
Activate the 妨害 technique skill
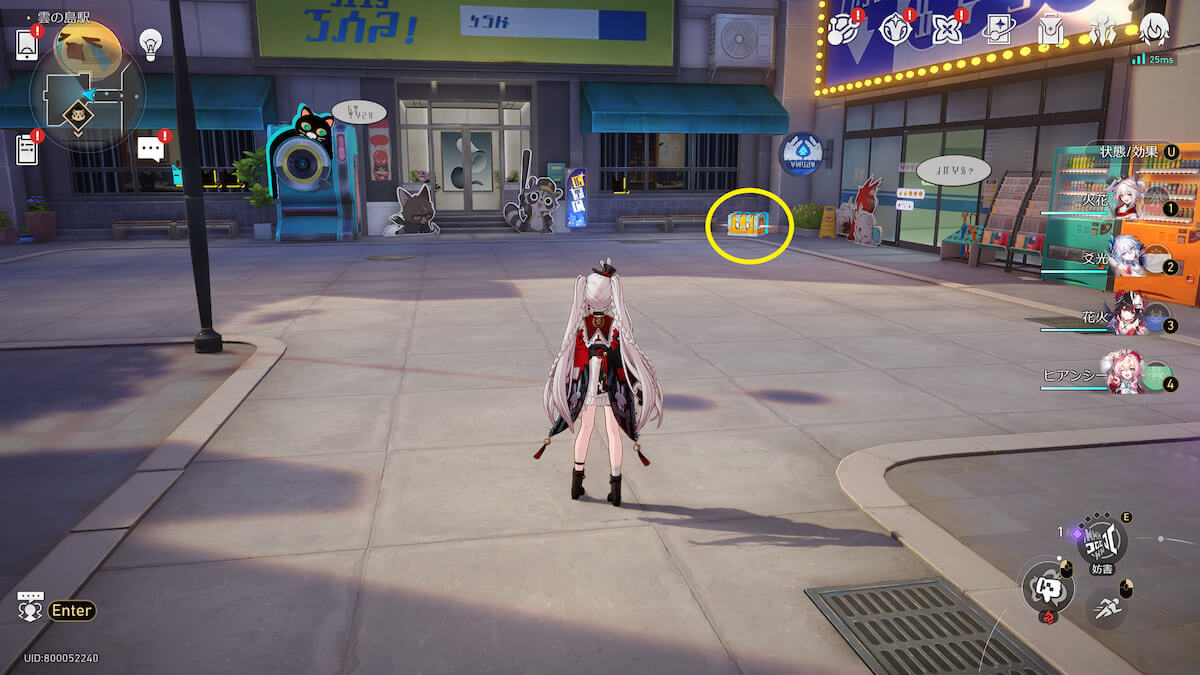[x=1101, y=543]
